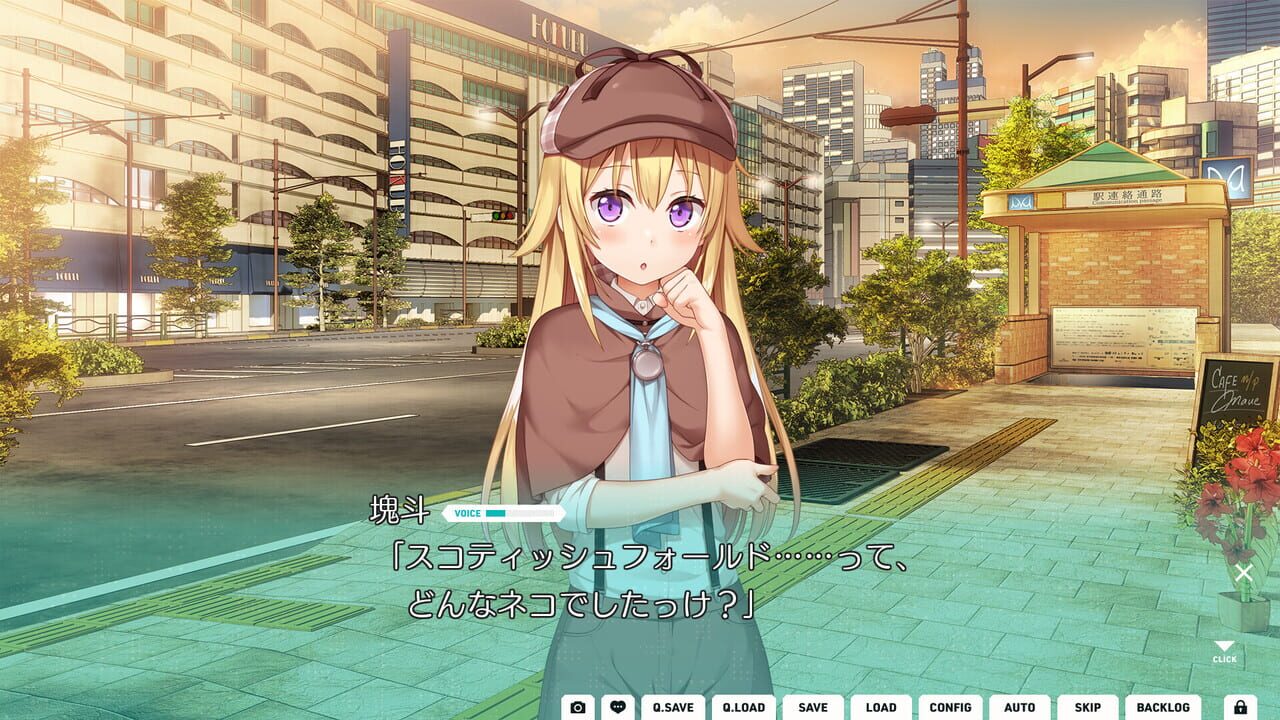Click the 塊斗 speaker name plate
1280x720 pixels.
pyautogui.click(x=400, y=512)
